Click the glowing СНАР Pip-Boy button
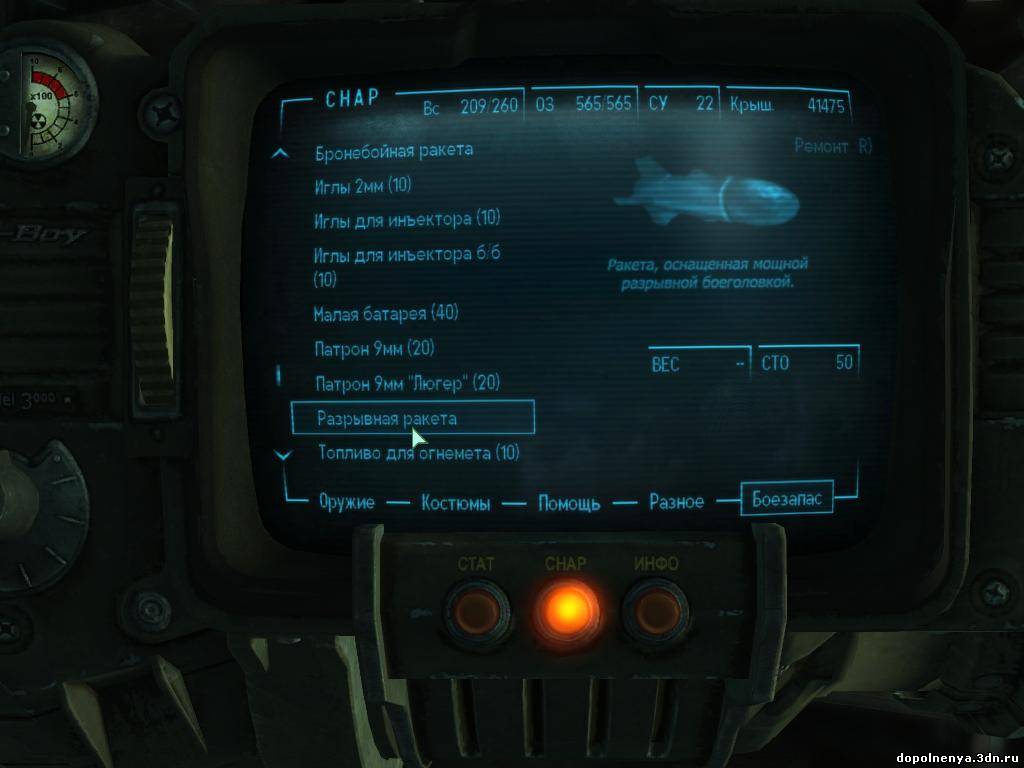1024x768 pixels. coord(565,606)
